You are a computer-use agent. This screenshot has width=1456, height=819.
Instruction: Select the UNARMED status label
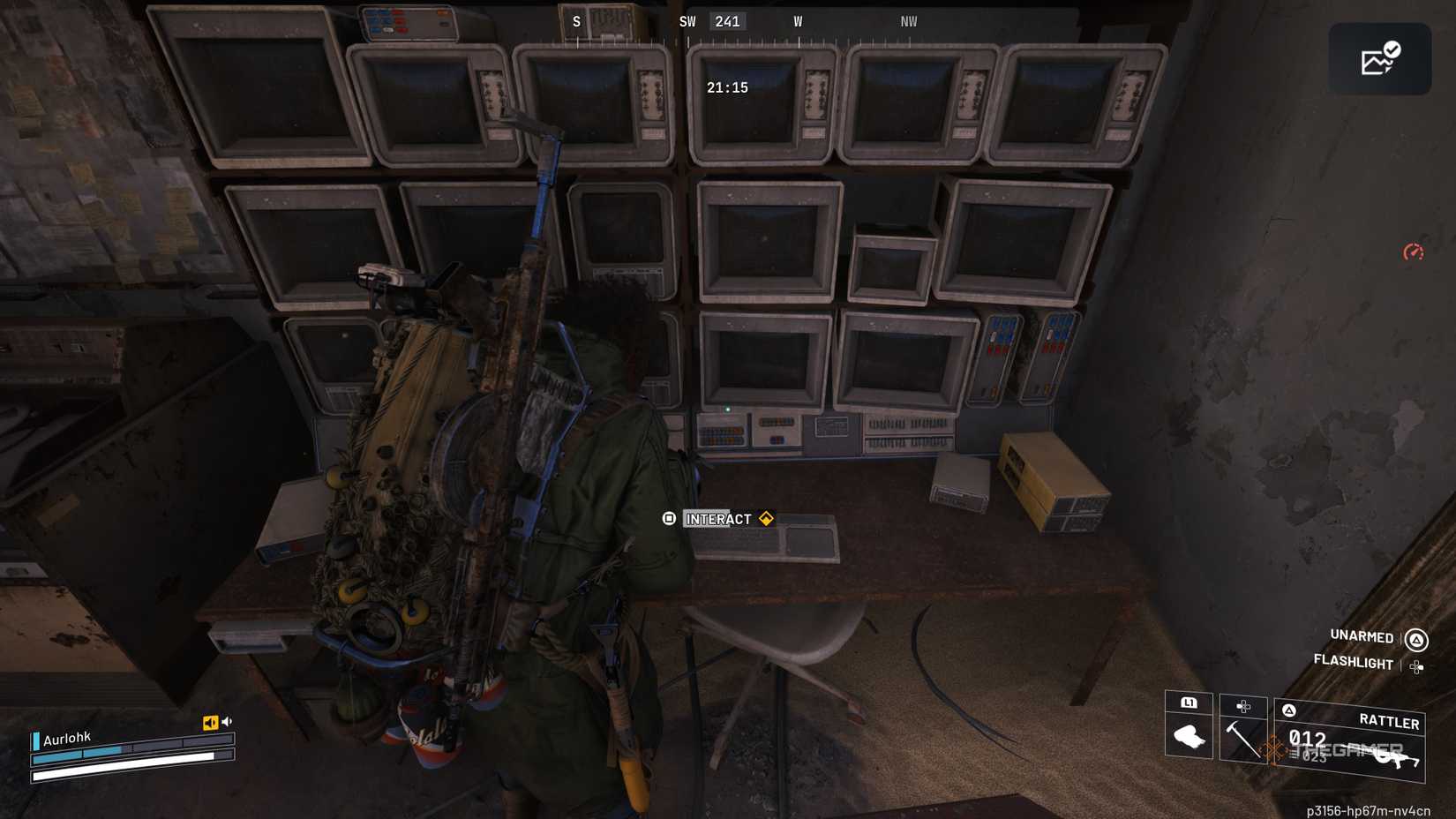1361,638
